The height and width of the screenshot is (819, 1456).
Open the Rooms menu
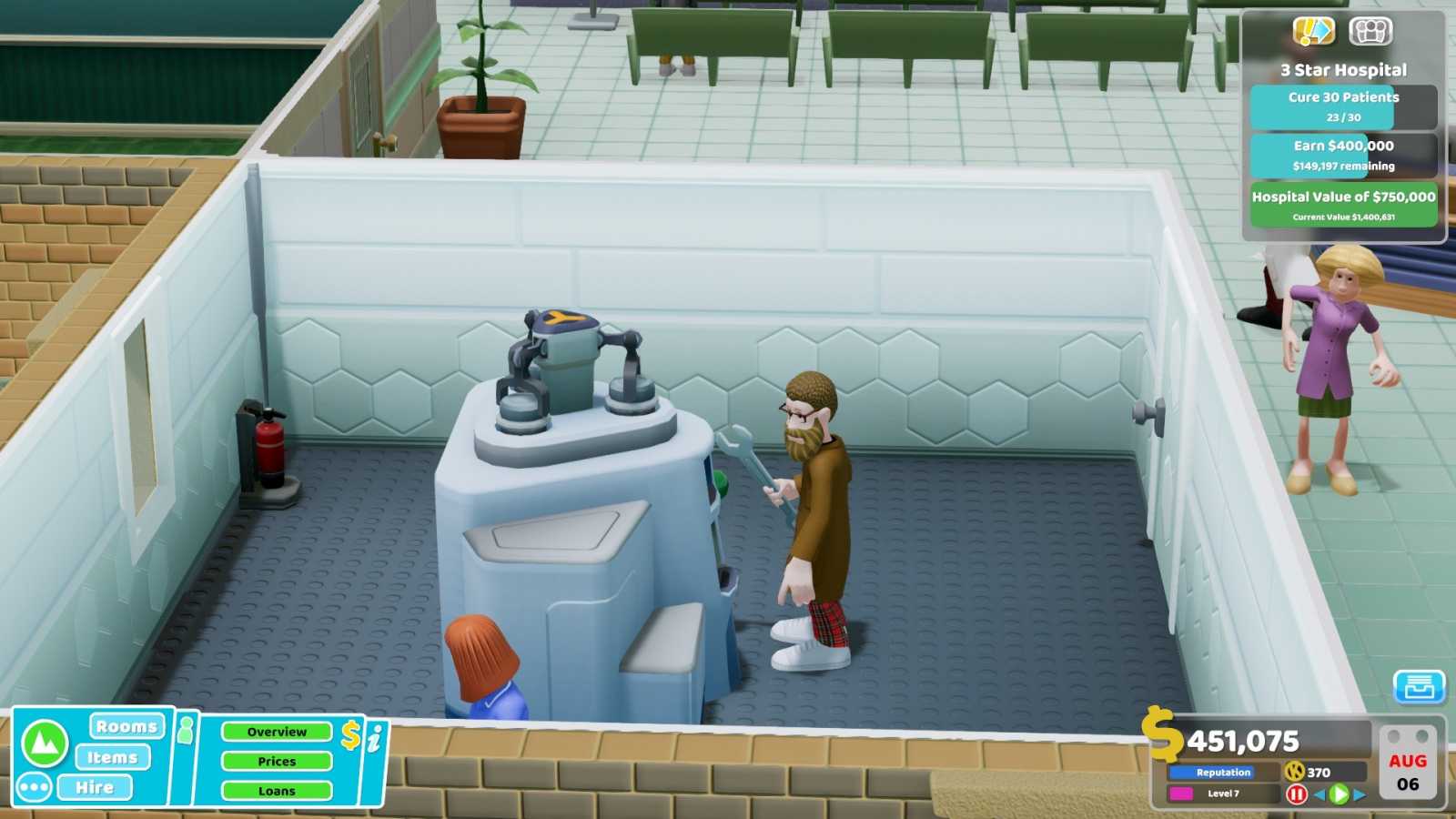coord(126,726)
